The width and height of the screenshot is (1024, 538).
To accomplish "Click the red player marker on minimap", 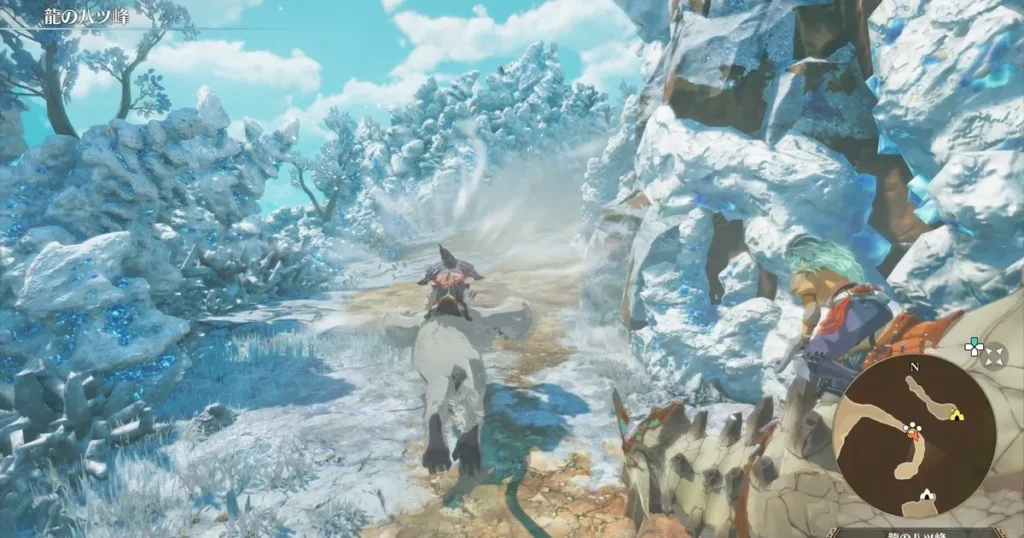I will pyautogui.click(x=914, y=434).
